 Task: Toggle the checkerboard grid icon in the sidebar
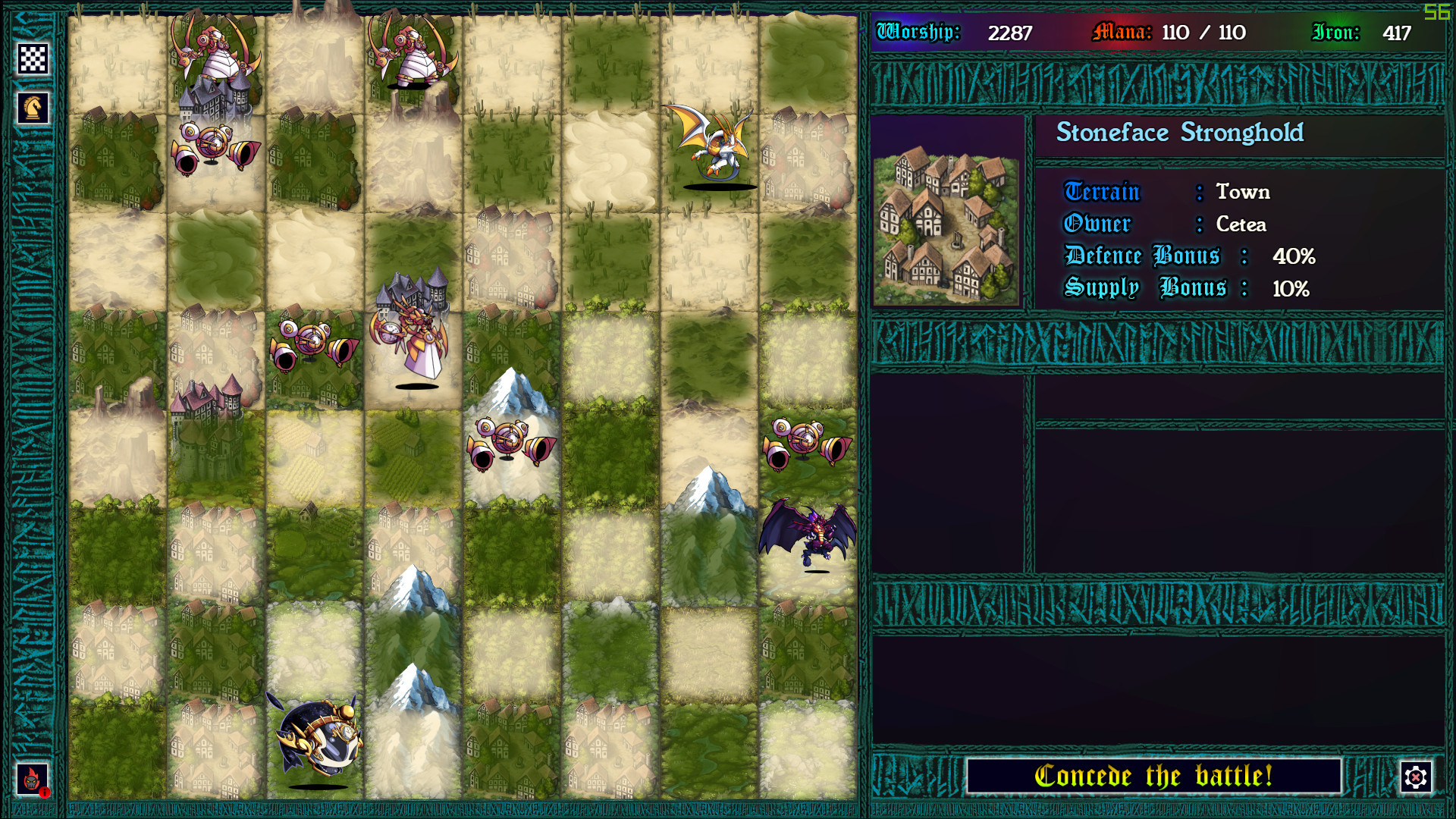tap(33, 58)
